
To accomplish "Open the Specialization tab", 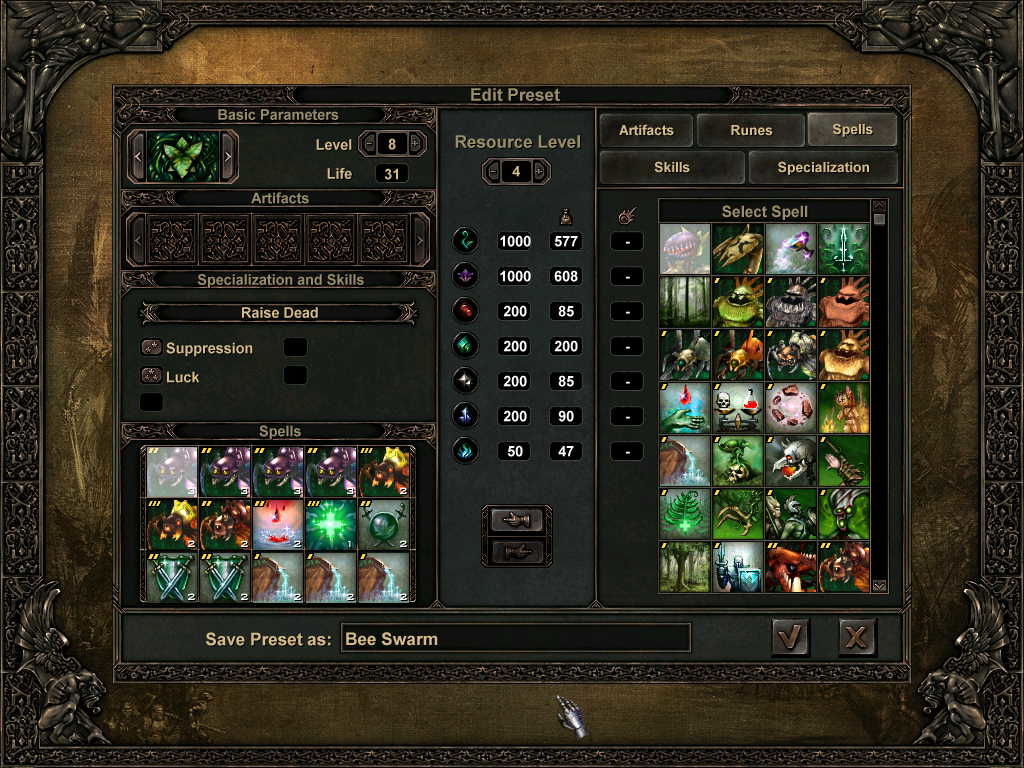I will [823, 167].
